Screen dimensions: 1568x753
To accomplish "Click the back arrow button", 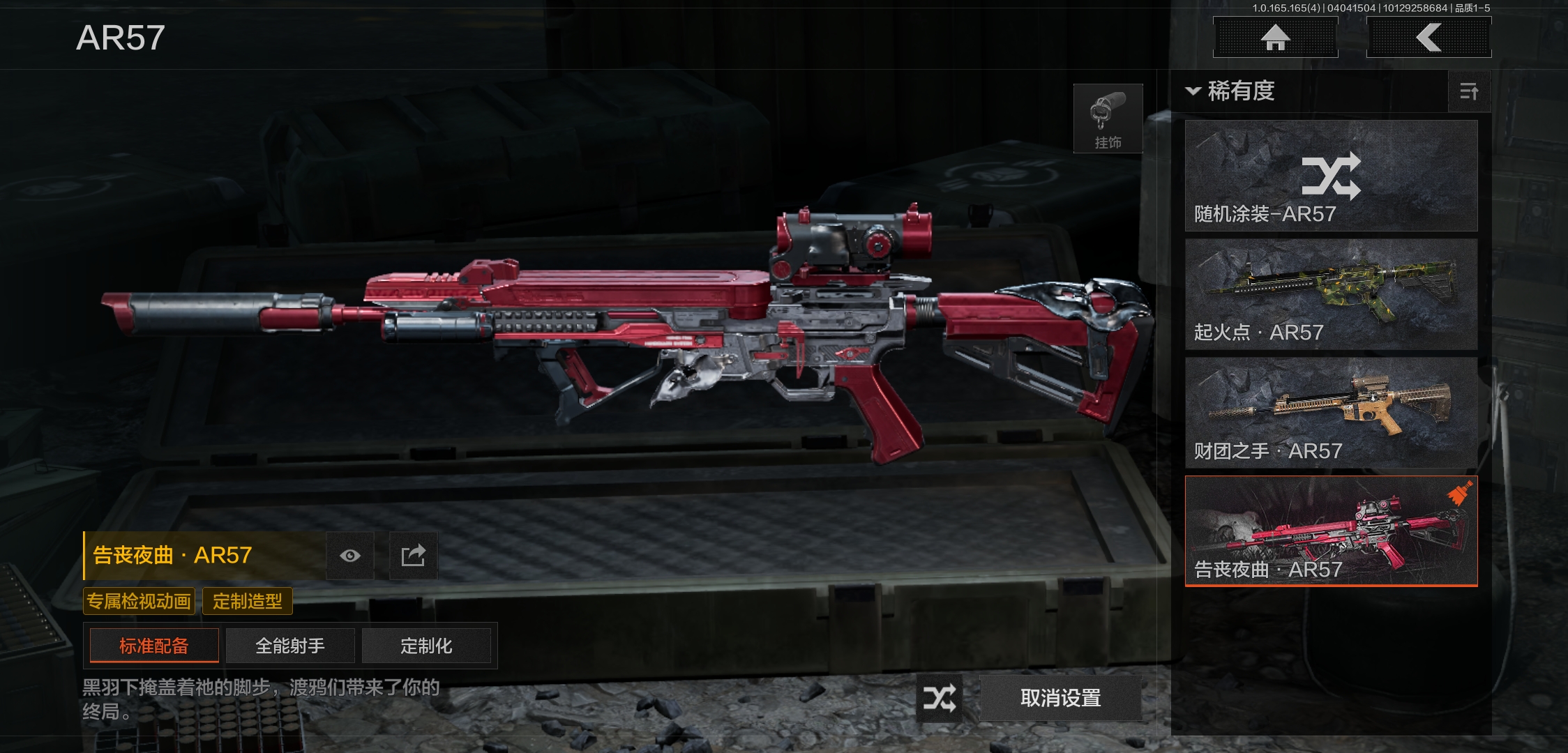I will [1428, 38].
